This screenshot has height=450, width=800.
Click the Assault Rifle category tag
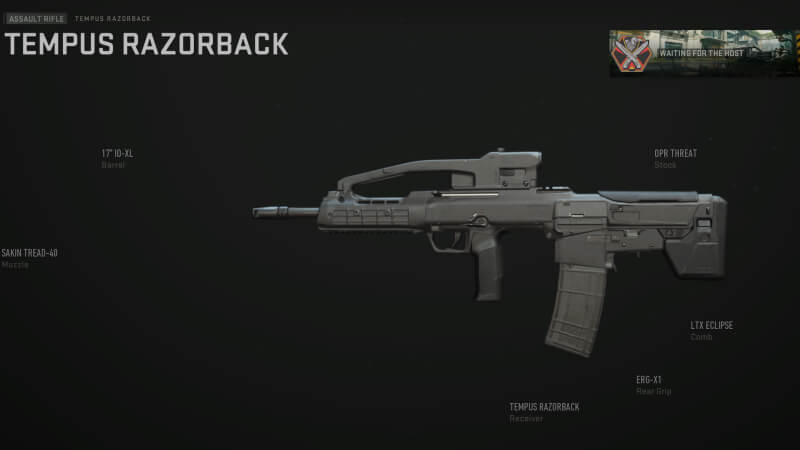pyautogui.click(x=36, y=19)
